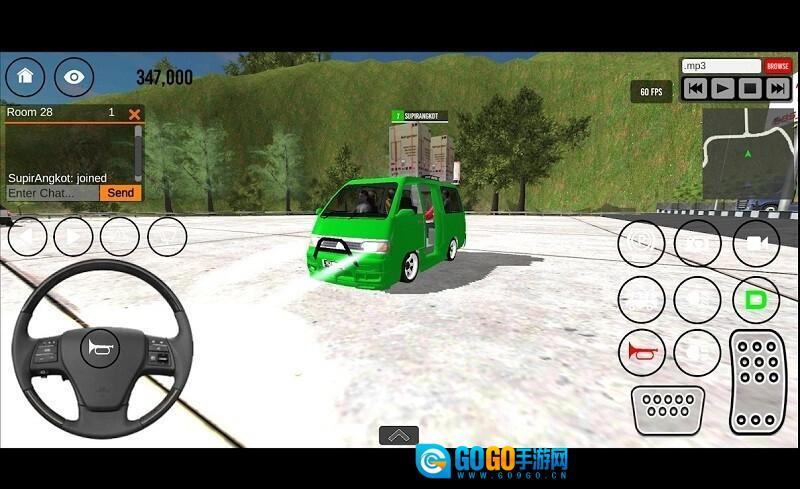The image size is (800, 489).
Task: Go back to the previous music track
Action: tap(694, 88)
